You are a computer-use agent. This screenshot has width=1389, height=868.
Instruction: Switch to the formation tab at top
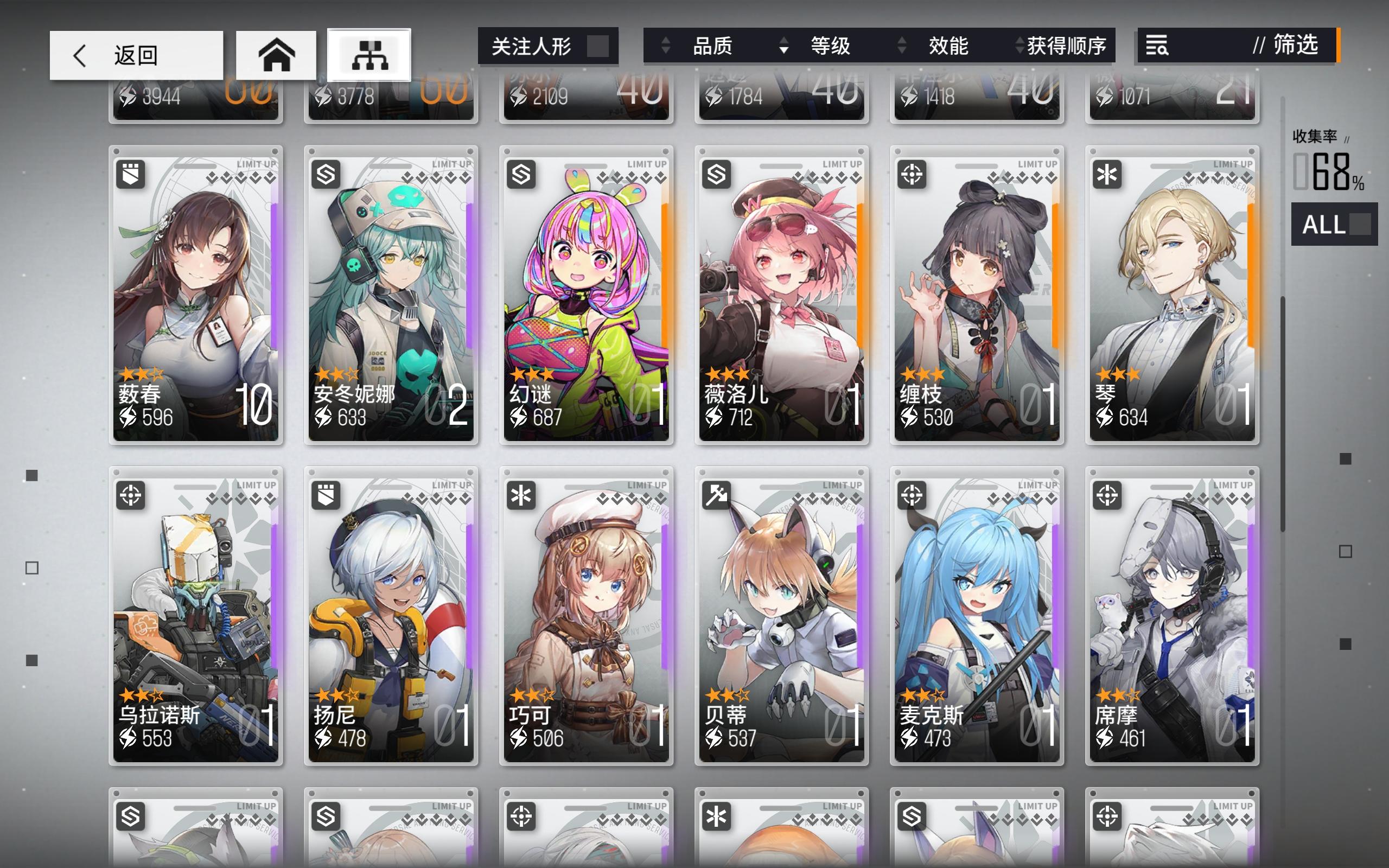click(x=369, y=53)
